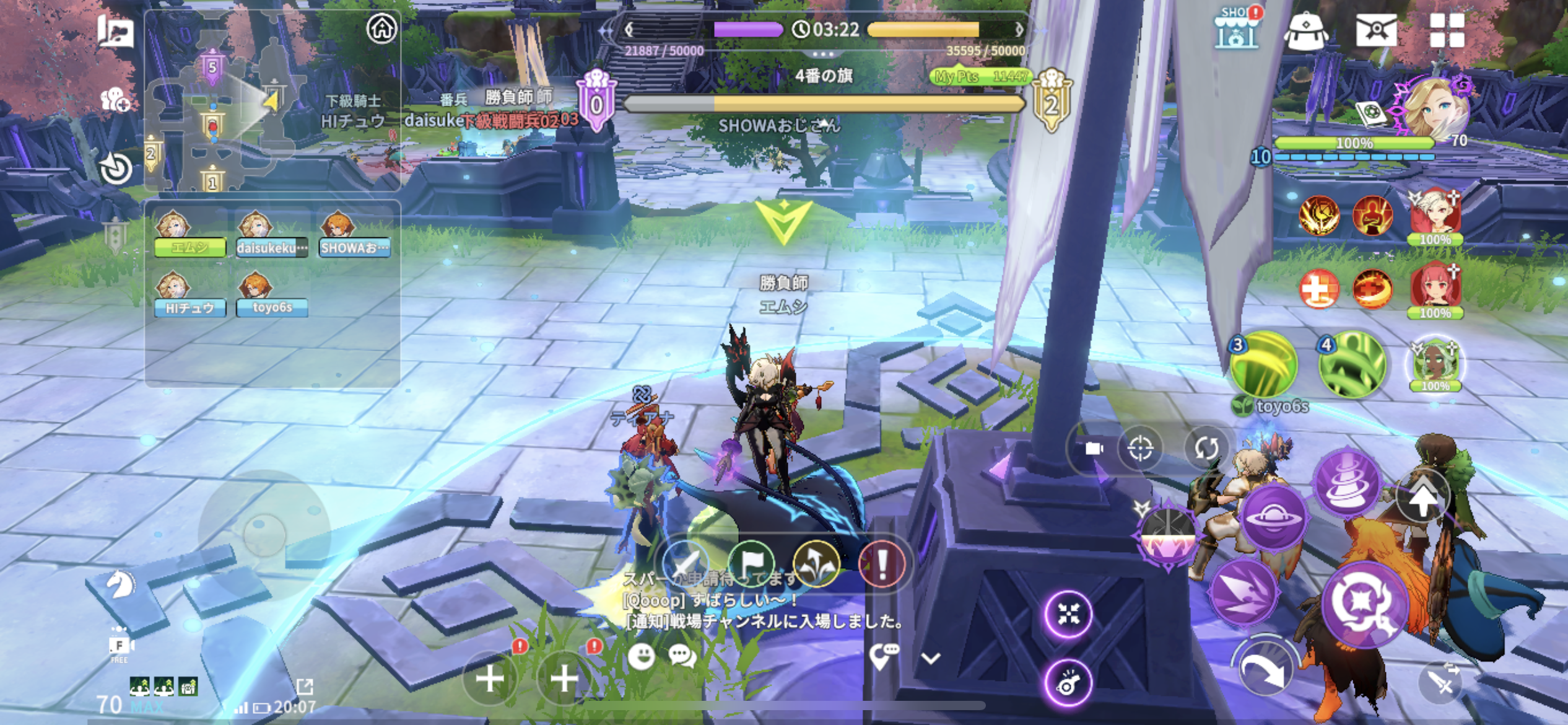Image resolution: width=1568 pixels, height=725 pixels.
Task: Tap the home icon on minimap
Action: (381, 28)
